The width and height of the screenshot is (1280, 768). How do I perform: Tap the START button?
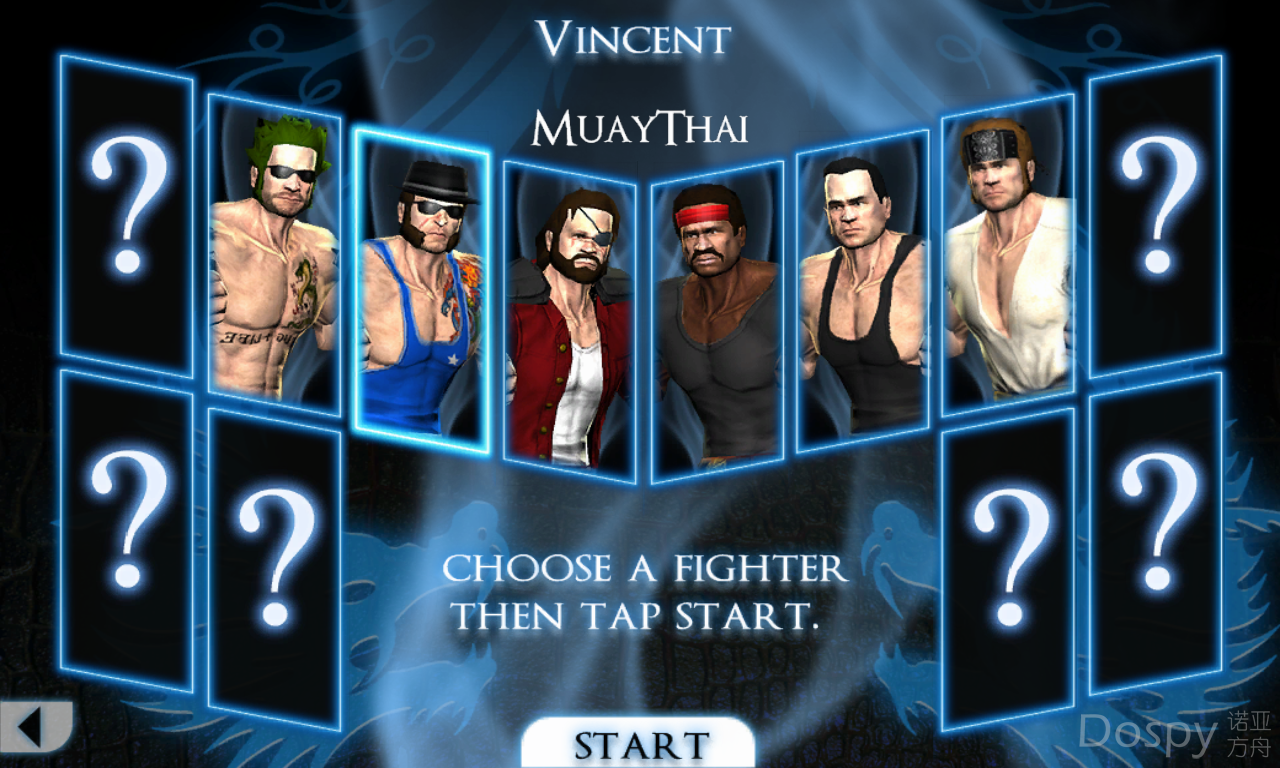(x=638, y=744)
